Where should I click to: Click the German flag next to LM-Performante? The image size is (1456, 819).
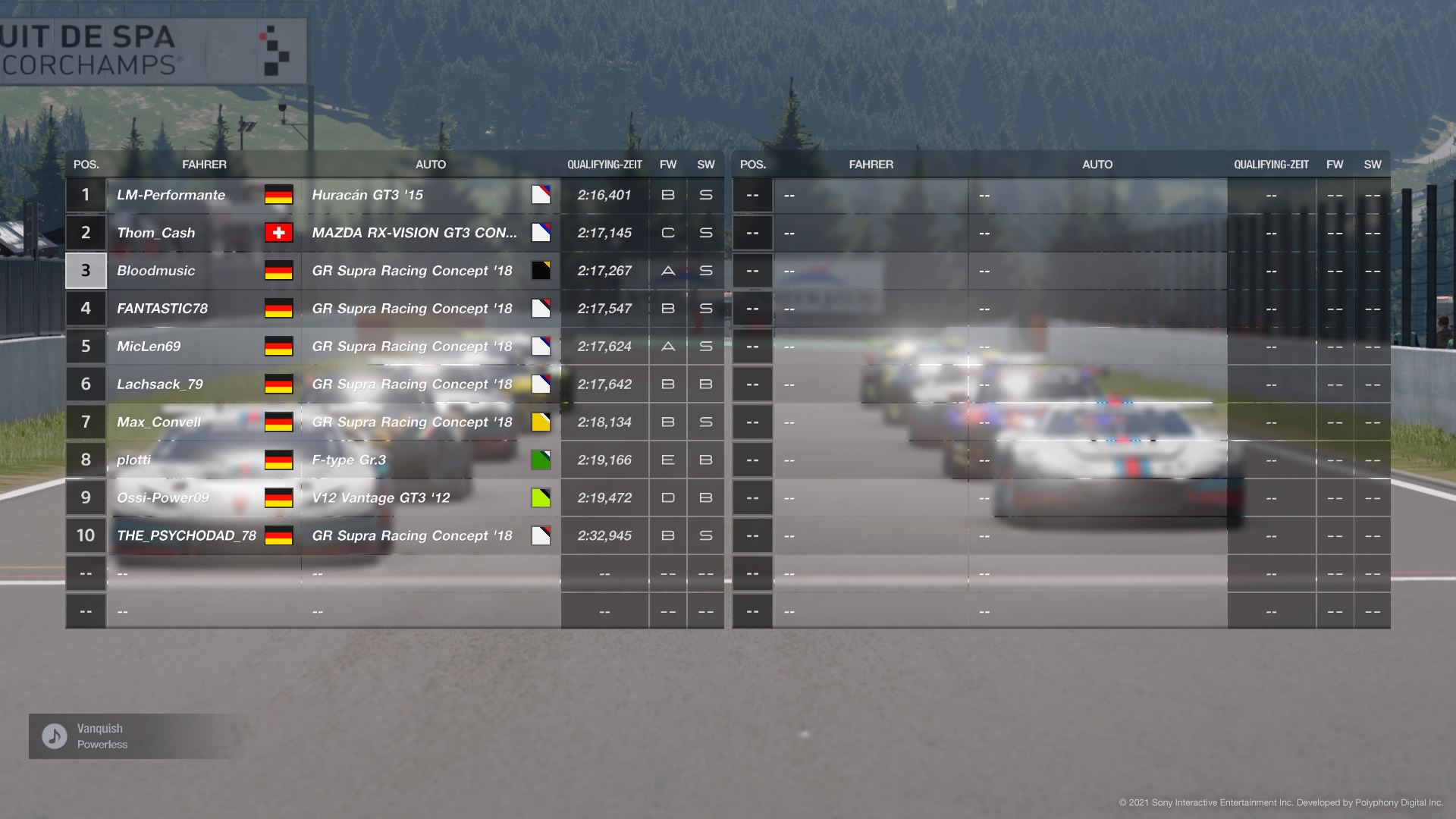tap(280, 195)
